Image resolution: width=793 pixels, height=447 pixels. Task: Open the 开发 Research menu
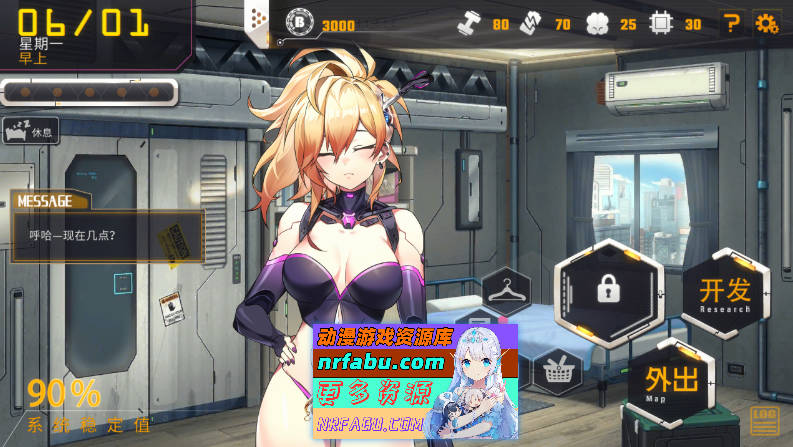725,294
